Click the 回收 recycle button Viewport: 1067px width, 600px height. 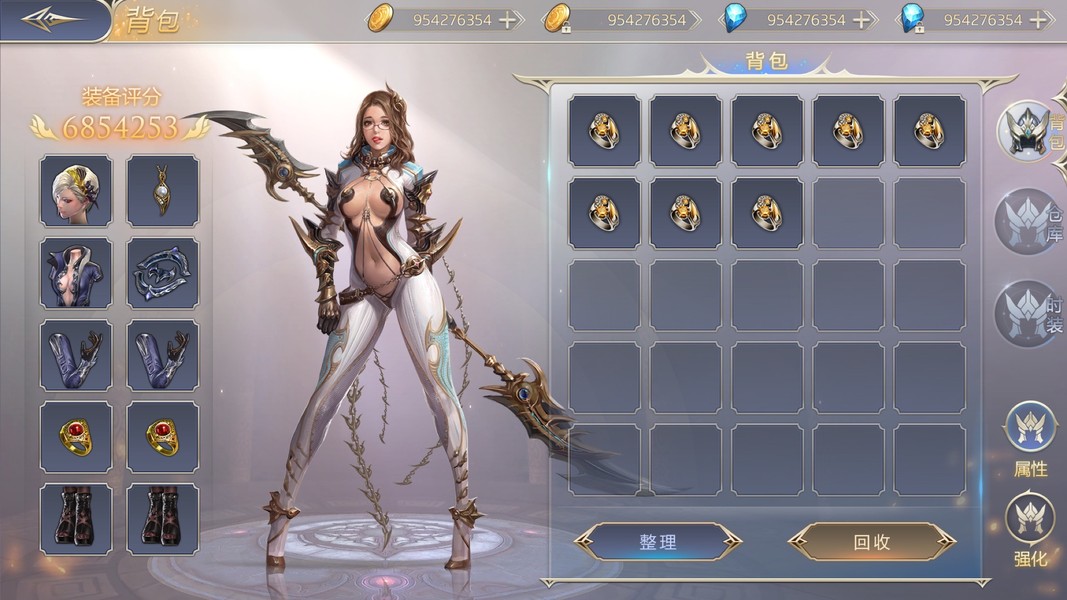871,542
